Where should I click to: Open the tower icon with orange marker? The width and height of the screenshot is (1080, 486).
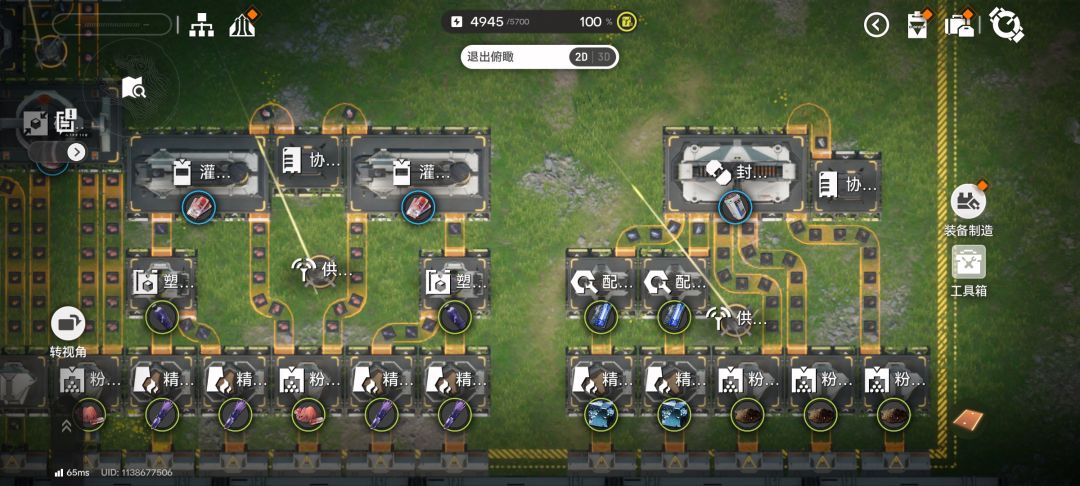point(242,24)
